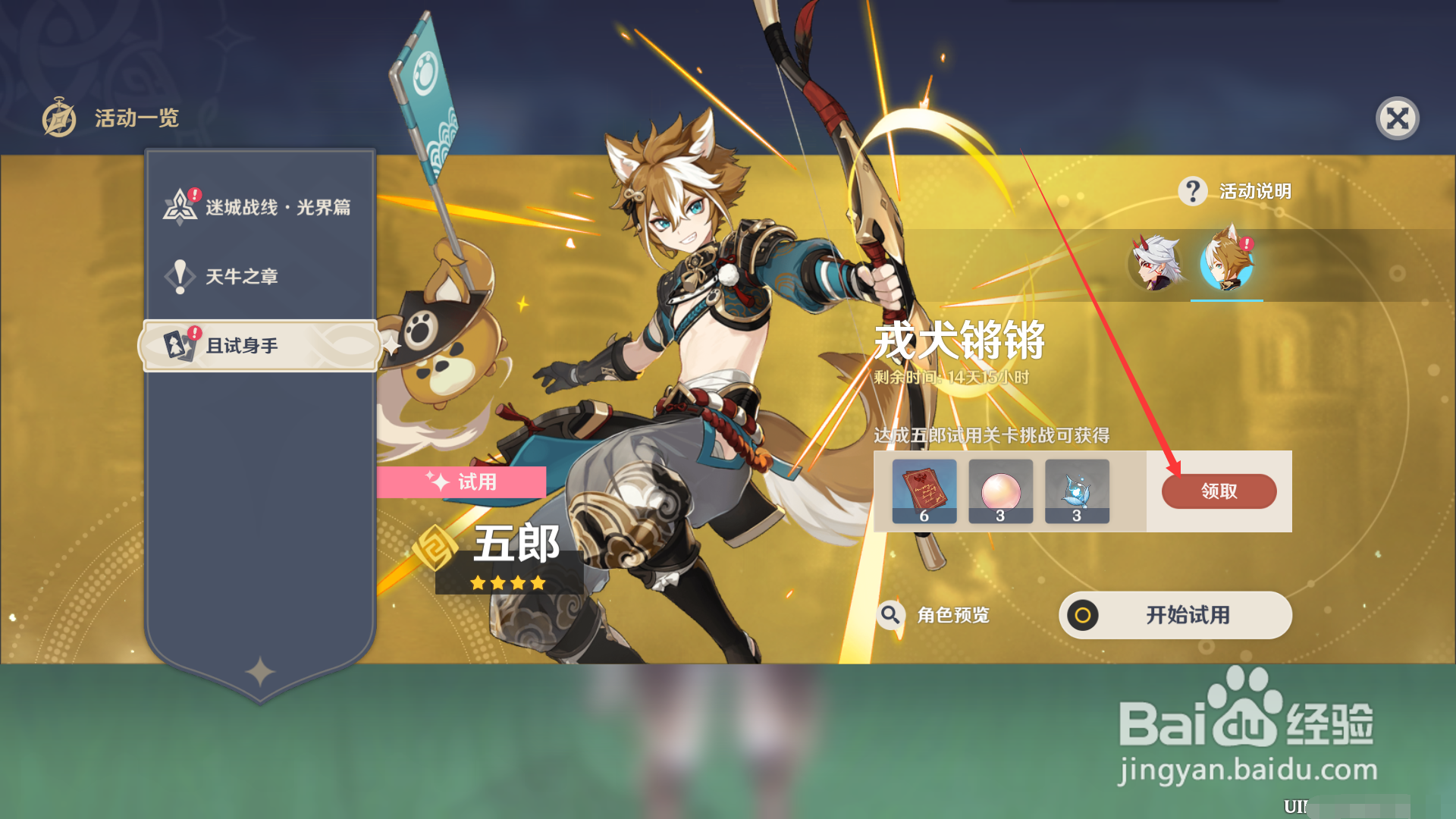View the crystal butterfly reward item

point(1077,491)
